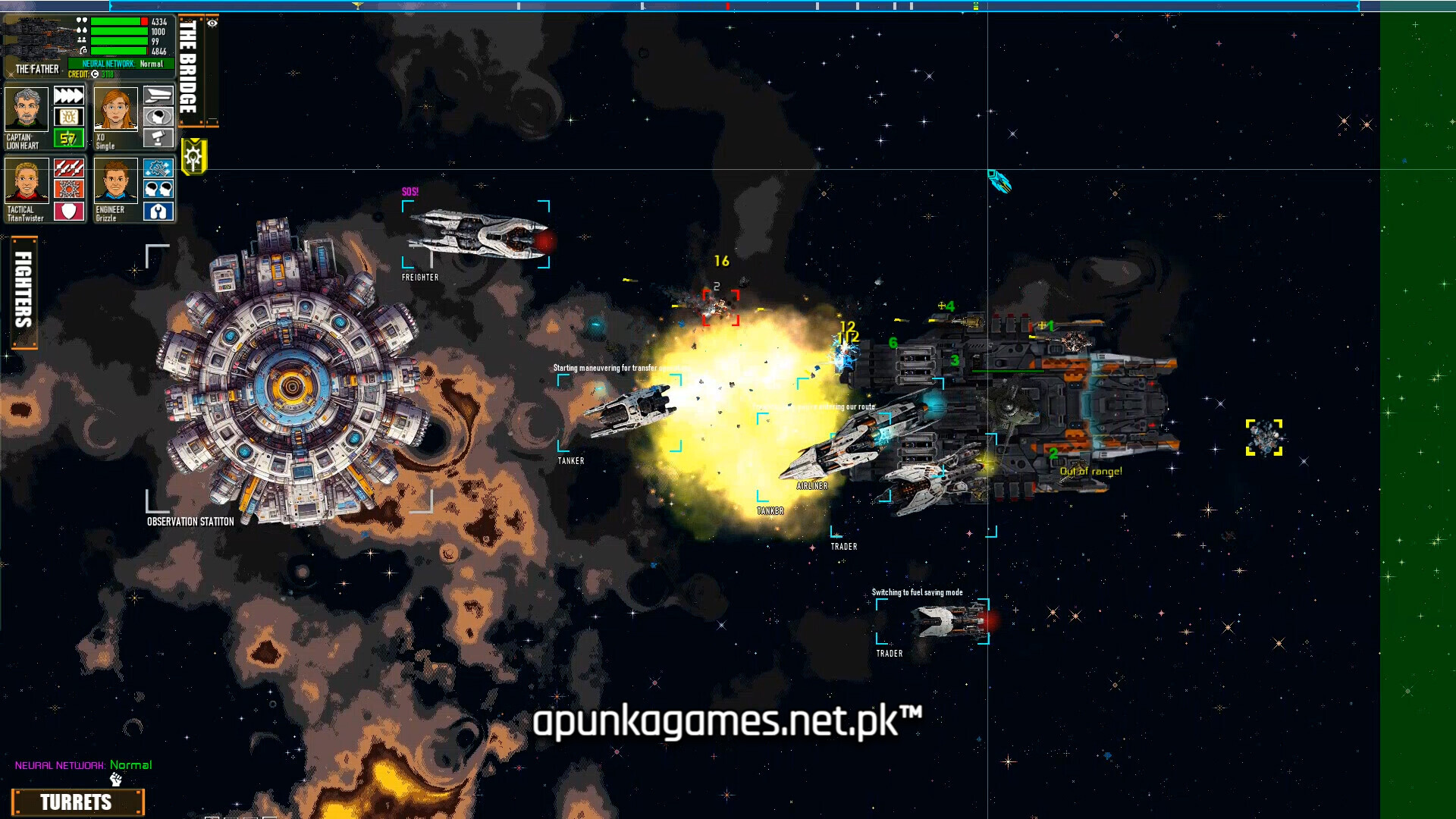Fire the tactical missile salvo ability
The width and height of the screenshot is (1456, 819).
[68, 168]
